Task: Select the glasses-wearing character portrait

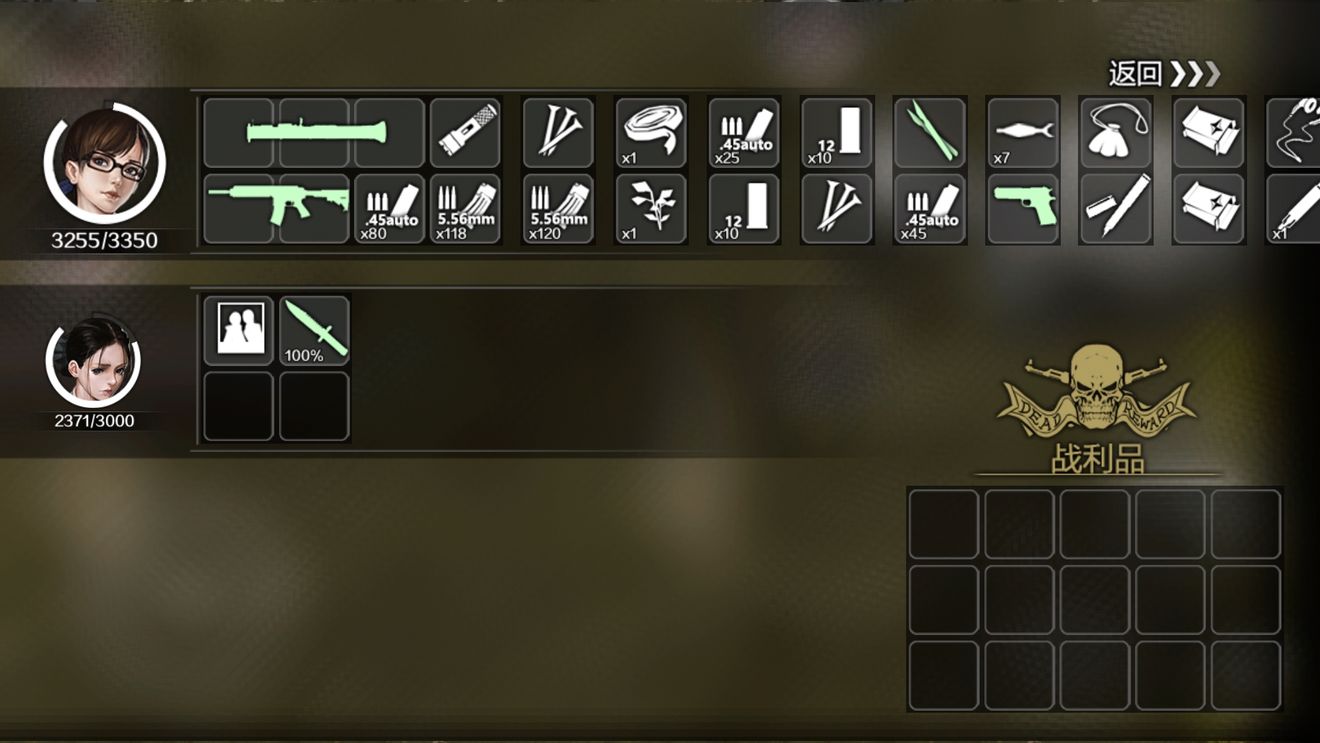Action: [x=104, y=164]
